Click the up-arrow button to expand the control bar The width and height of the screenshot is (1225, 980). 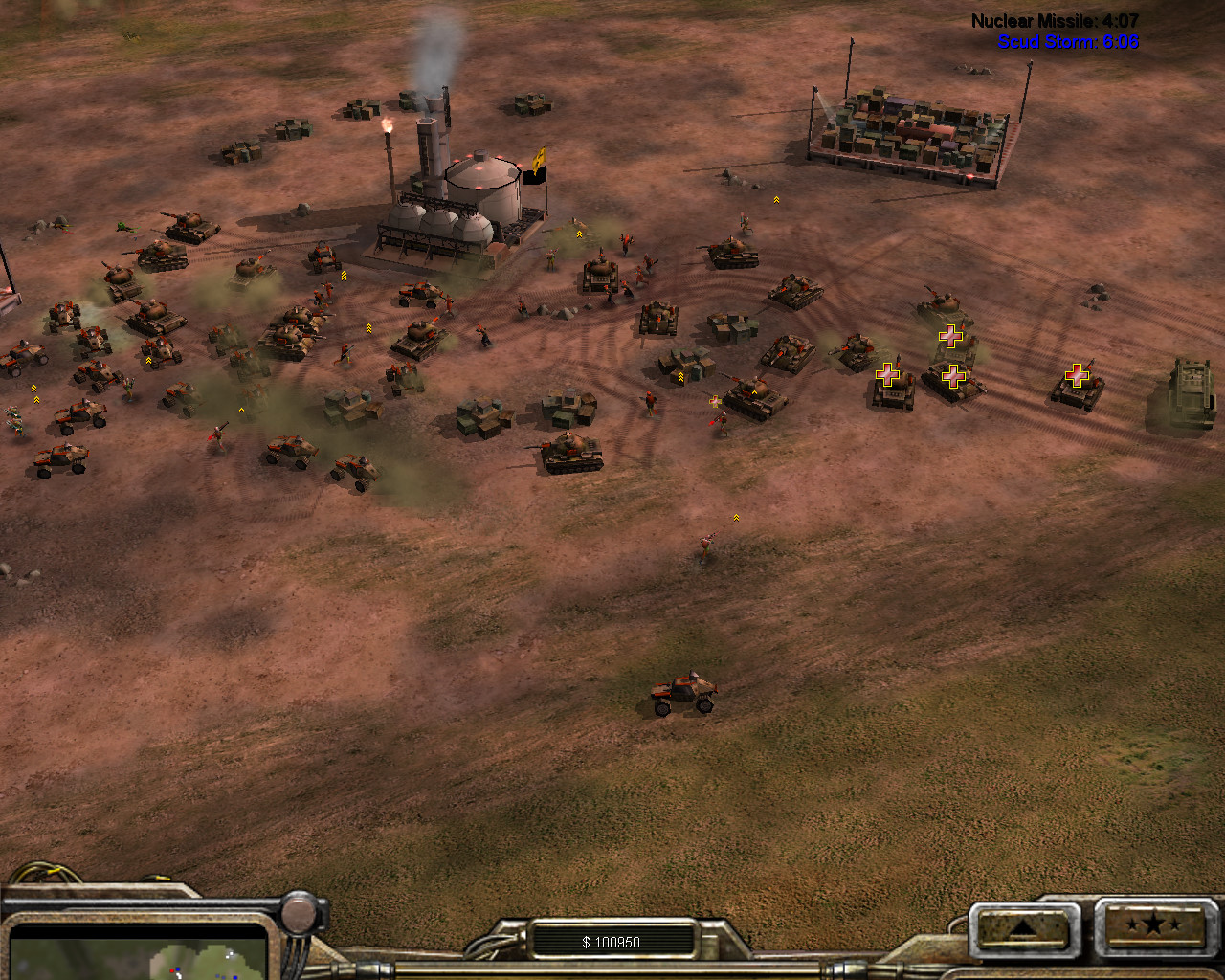point(1020,926)
